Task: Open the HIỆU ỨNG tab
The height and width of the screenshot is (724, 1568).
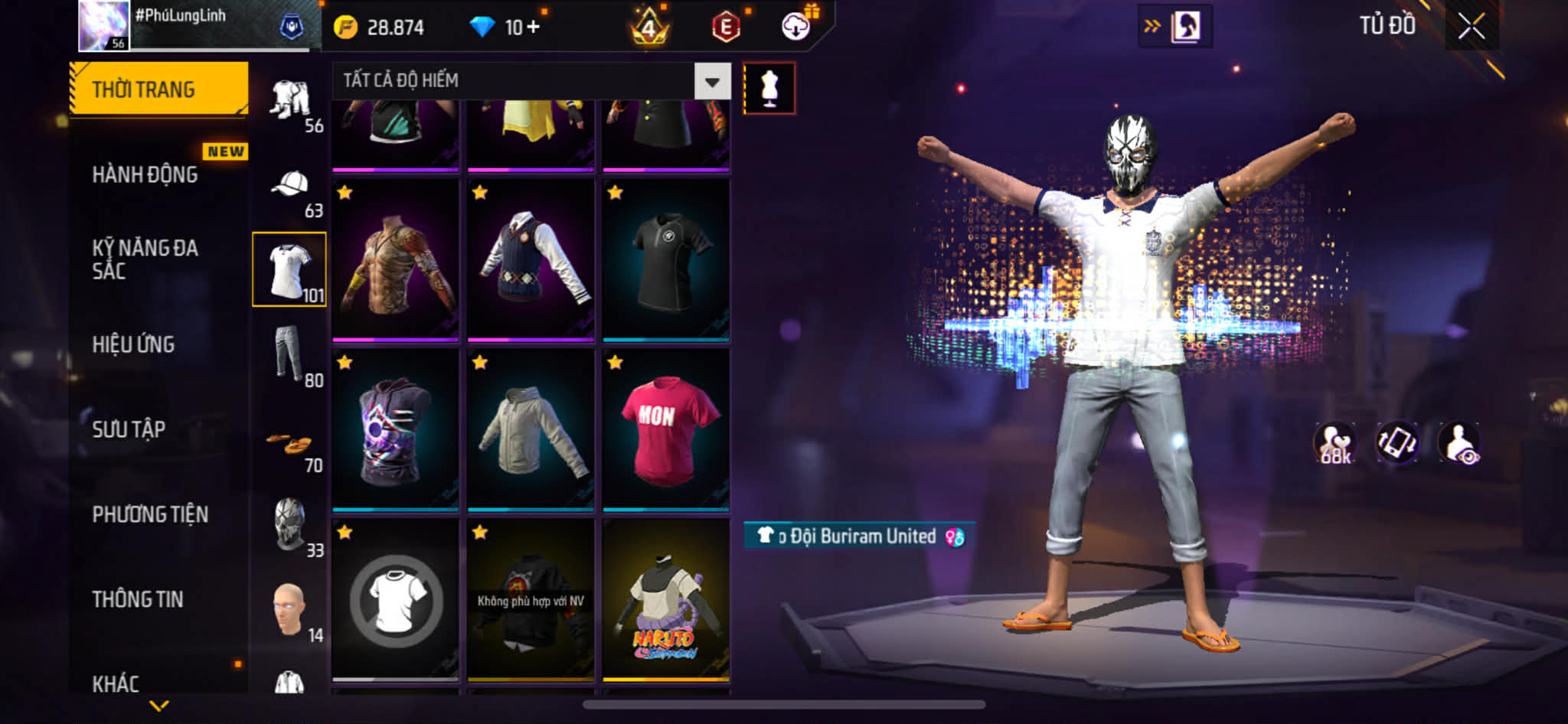Action: [134, 344]
